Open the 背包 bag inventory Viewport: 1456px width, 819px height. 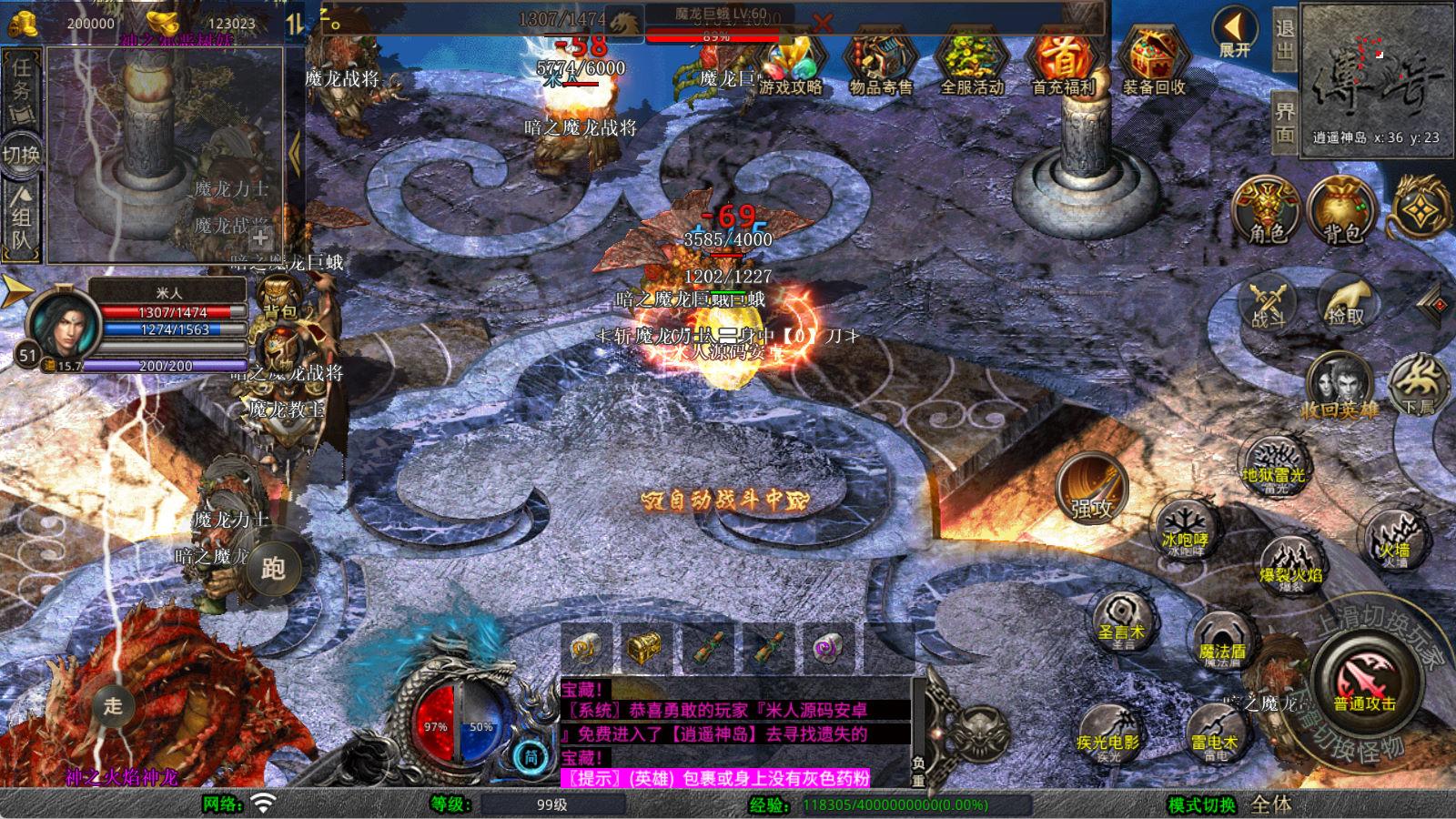[1341, 211]
